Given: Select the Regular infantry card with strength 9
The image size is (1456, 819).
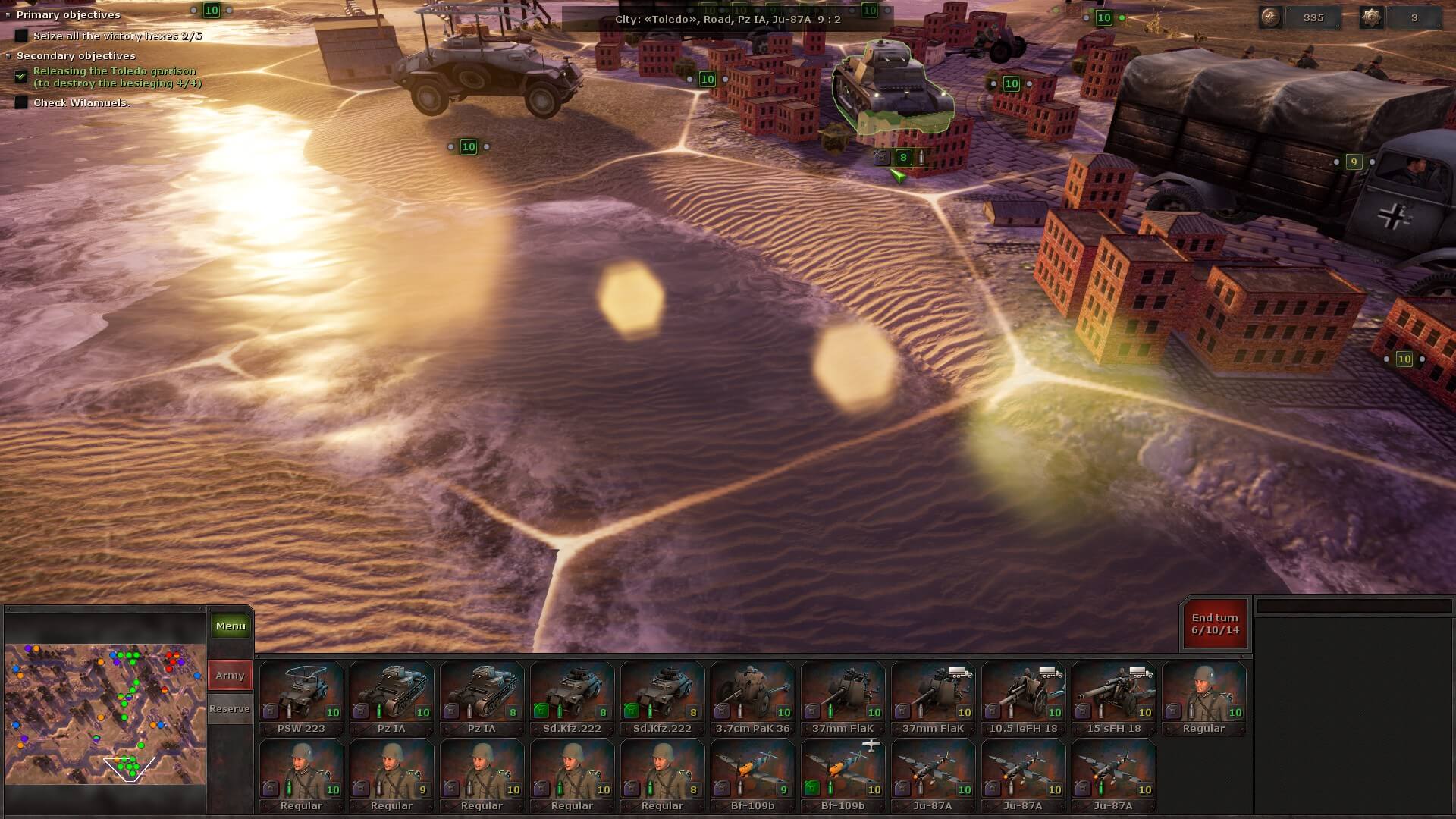Looking at the screenshot, I should coord(391,775).
